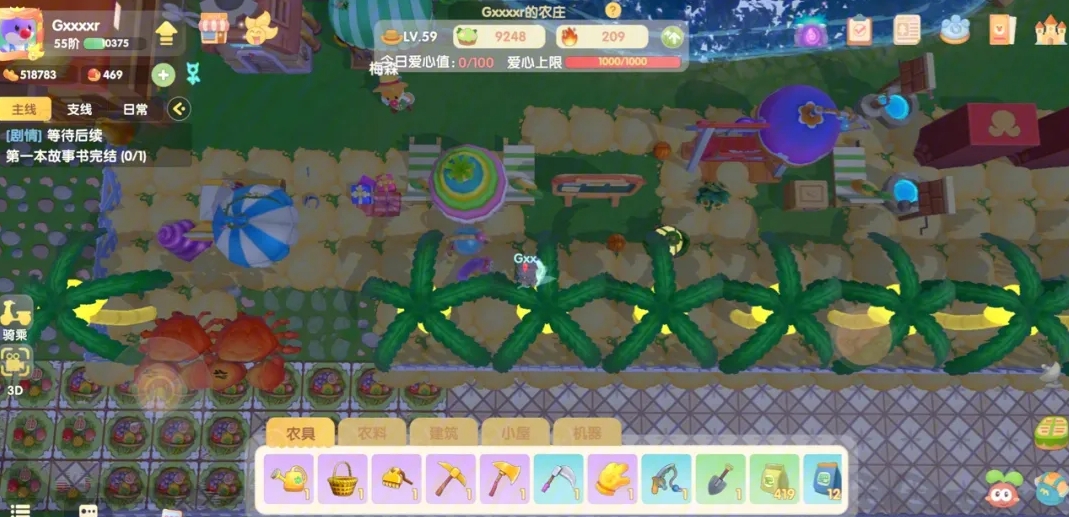1069x517 pixels.
Task: Switch to the 支线 quest tab
Action: (79, 109)
